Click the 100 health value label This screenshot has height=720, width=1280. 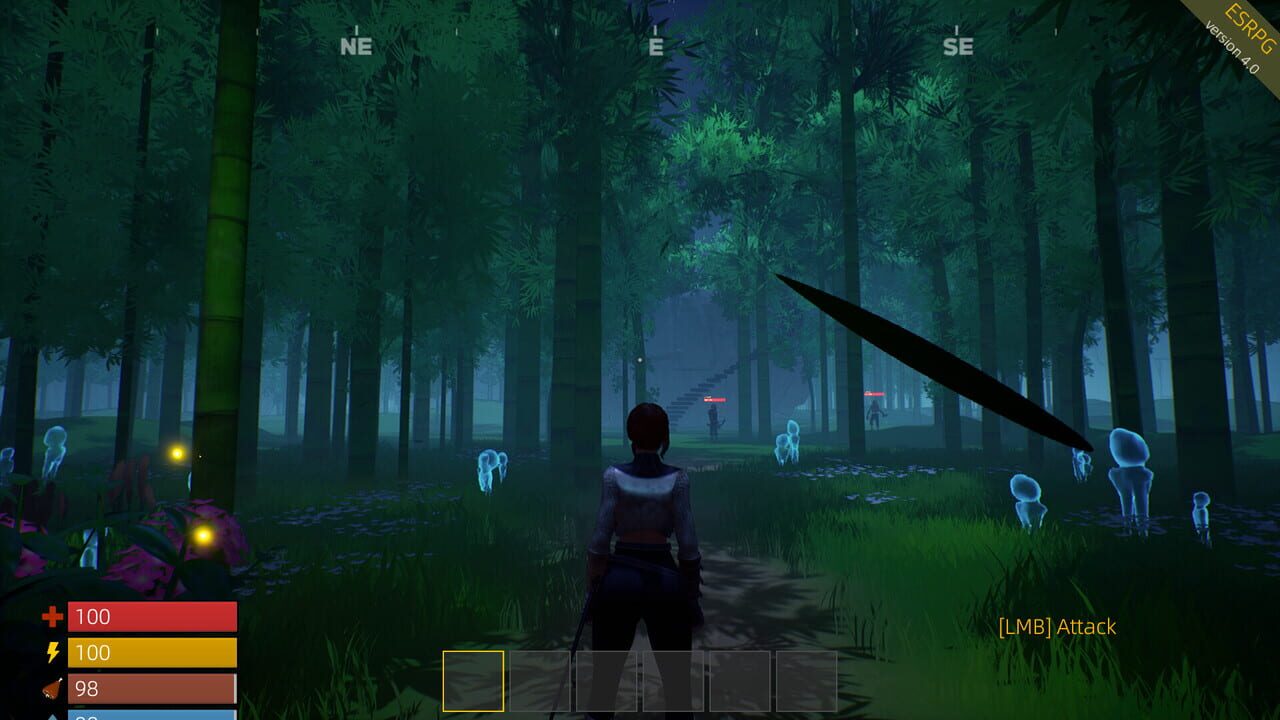[x=95, y=617]
